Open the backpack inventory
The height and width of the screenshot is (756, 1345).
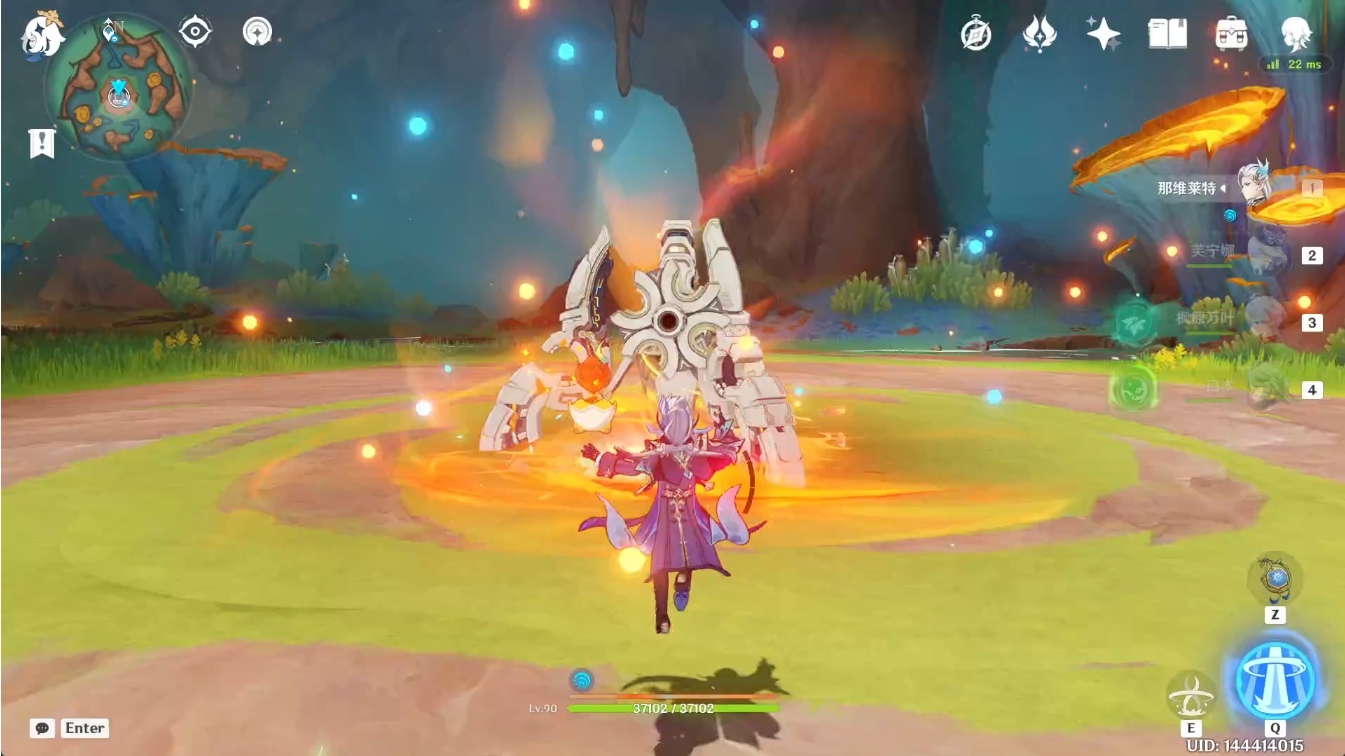point(1231,34)
